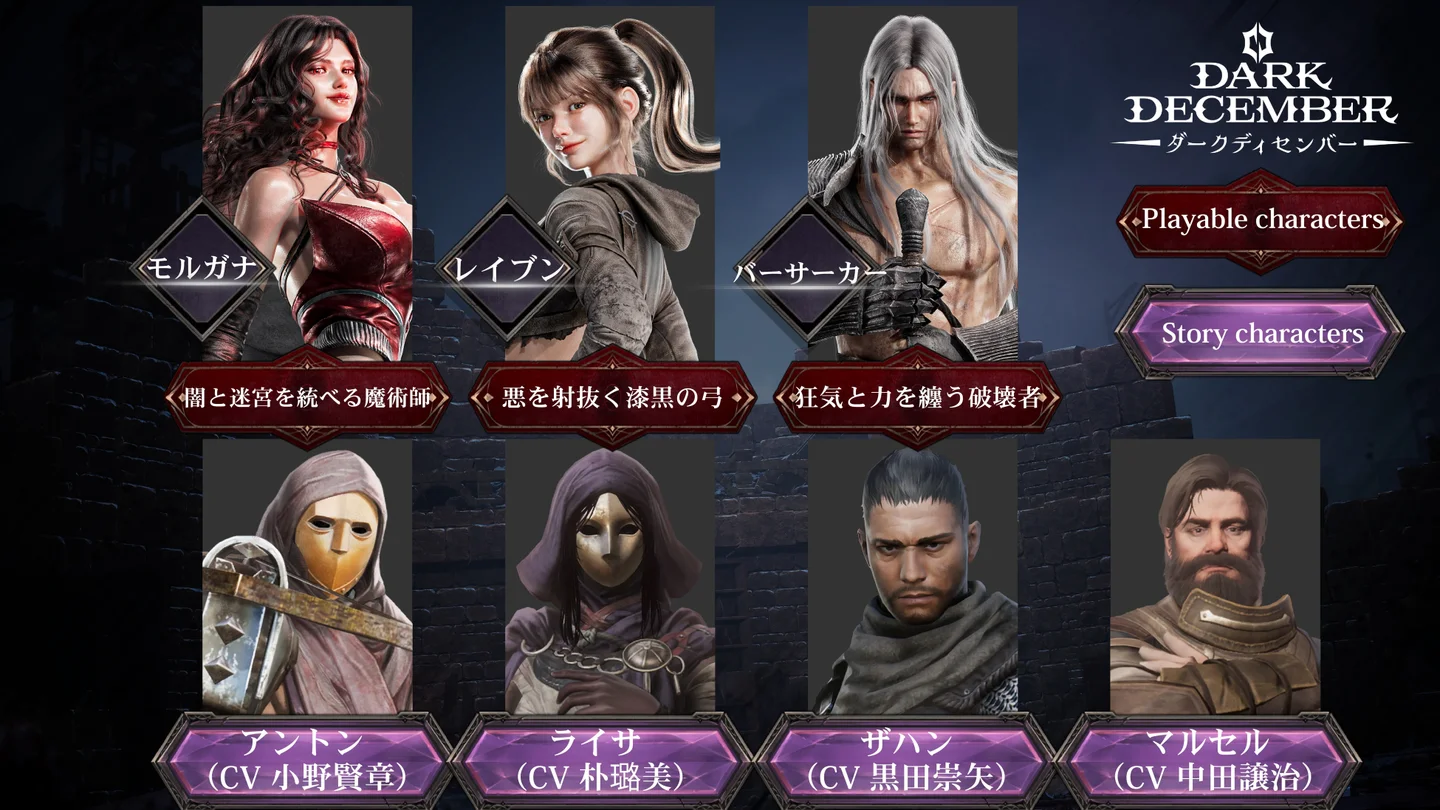Open the Story characters category

[1260, 333]
